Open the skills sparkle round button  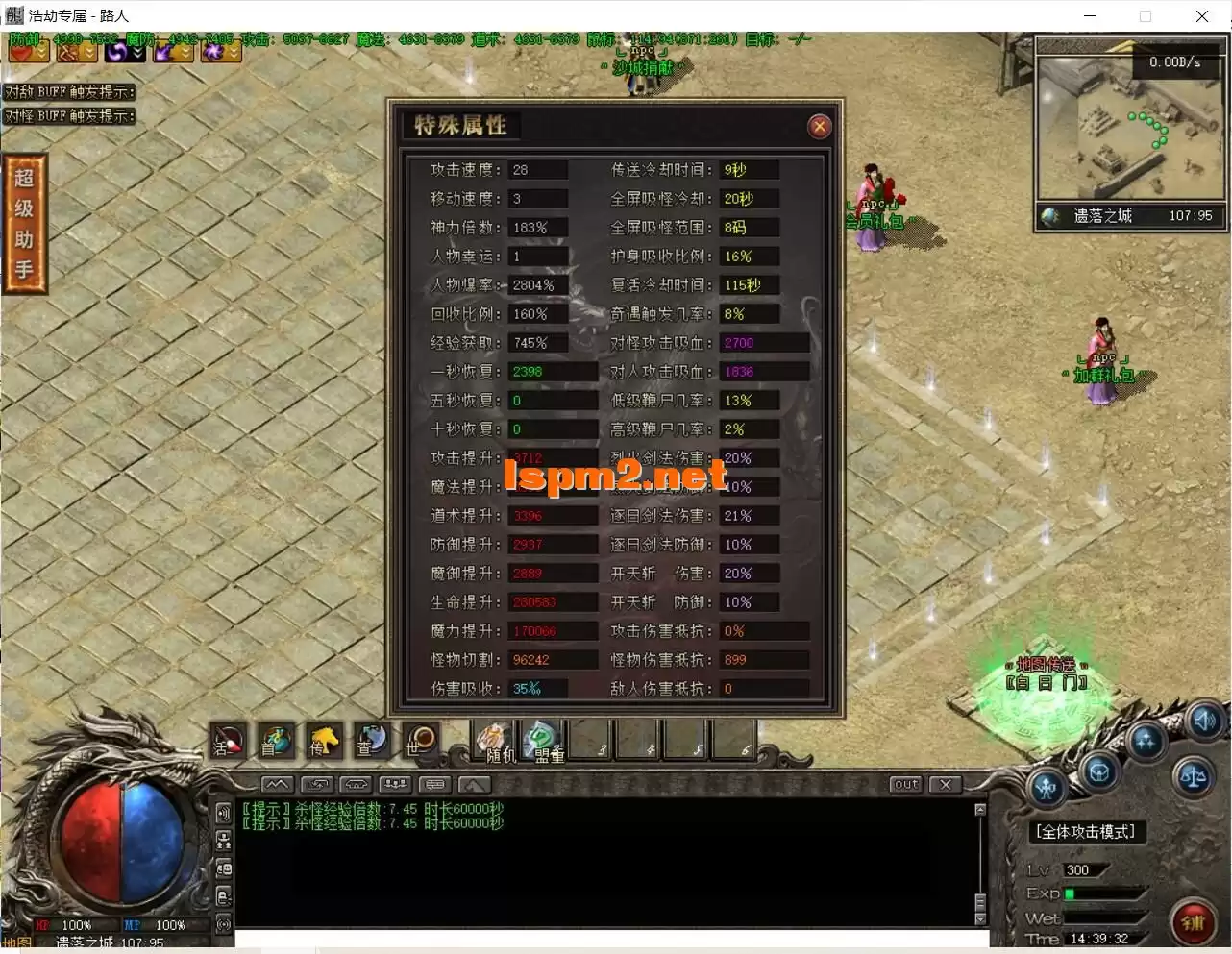[1146, 742]
